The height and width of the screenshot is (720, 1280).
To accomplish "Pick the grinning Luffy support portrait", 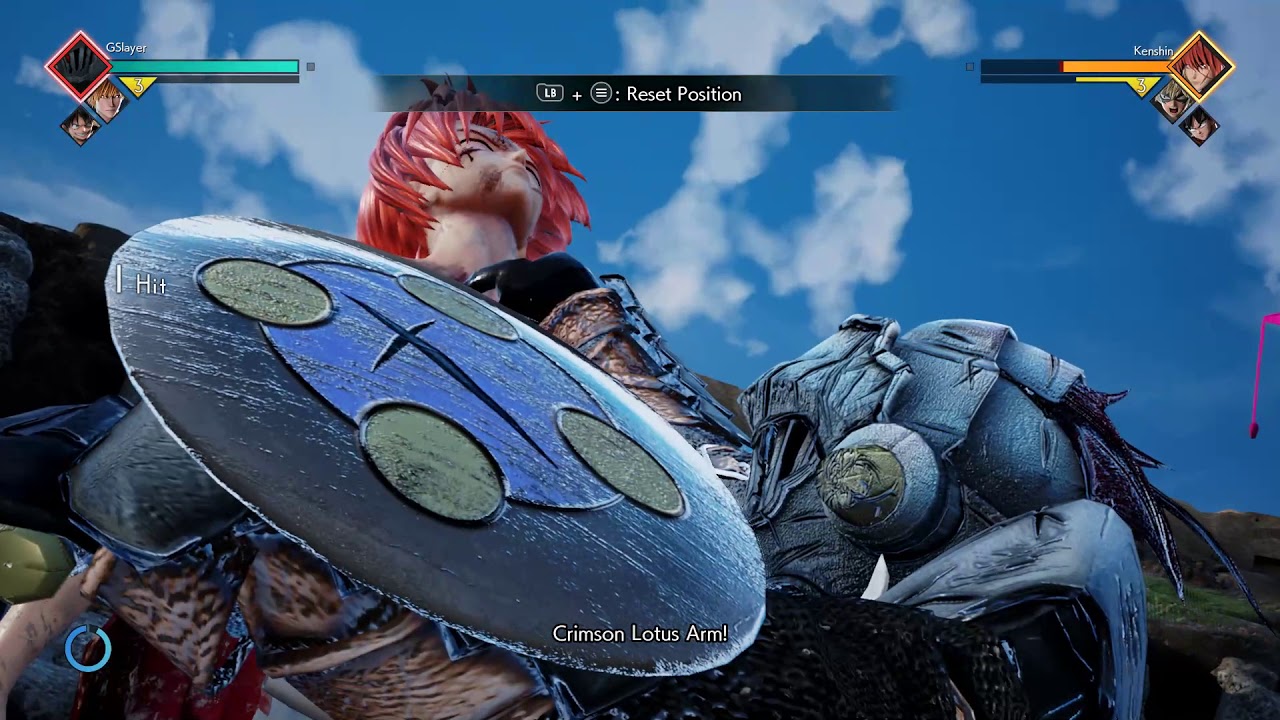I will point(79,126).
